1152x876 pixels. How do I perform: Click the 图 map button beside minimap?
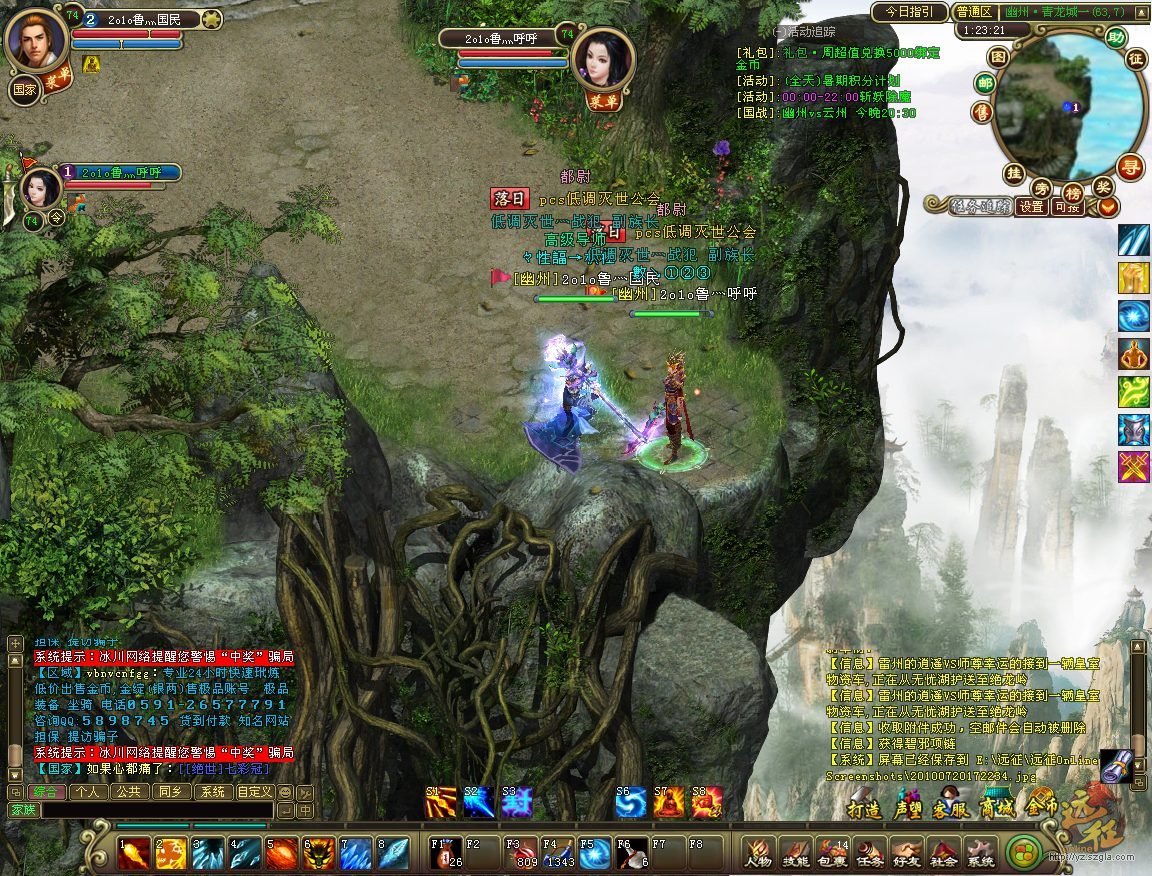click(x=999, y=59)
